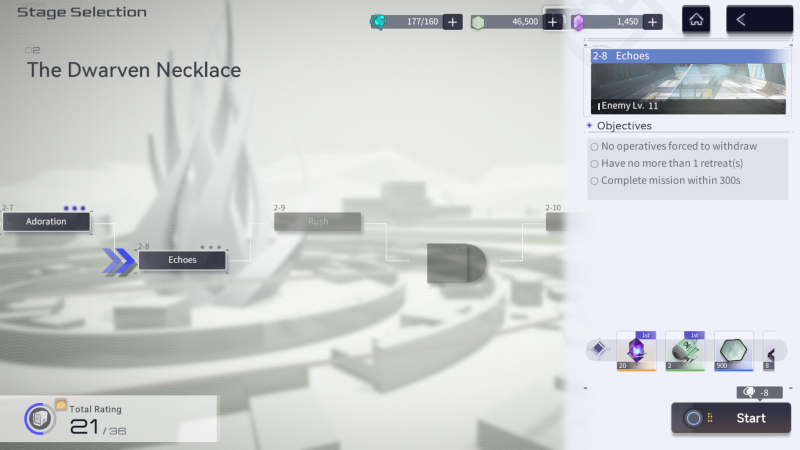Return to the home screen
The width and height of the screenshot is (800, 450).
tap(697, 19)
